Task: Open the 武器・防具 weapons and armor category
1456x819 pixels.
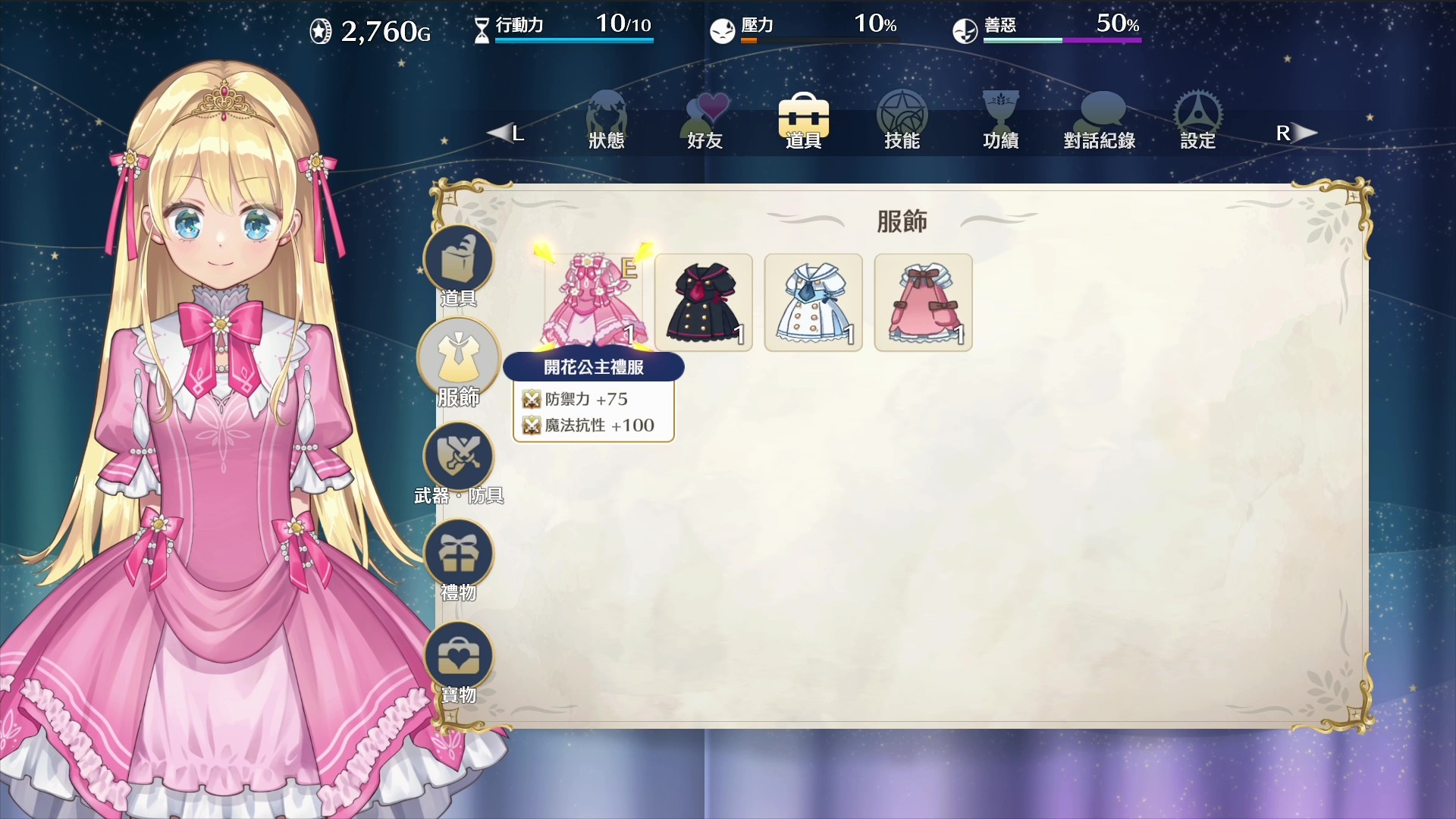Action: tap(459, 457)
